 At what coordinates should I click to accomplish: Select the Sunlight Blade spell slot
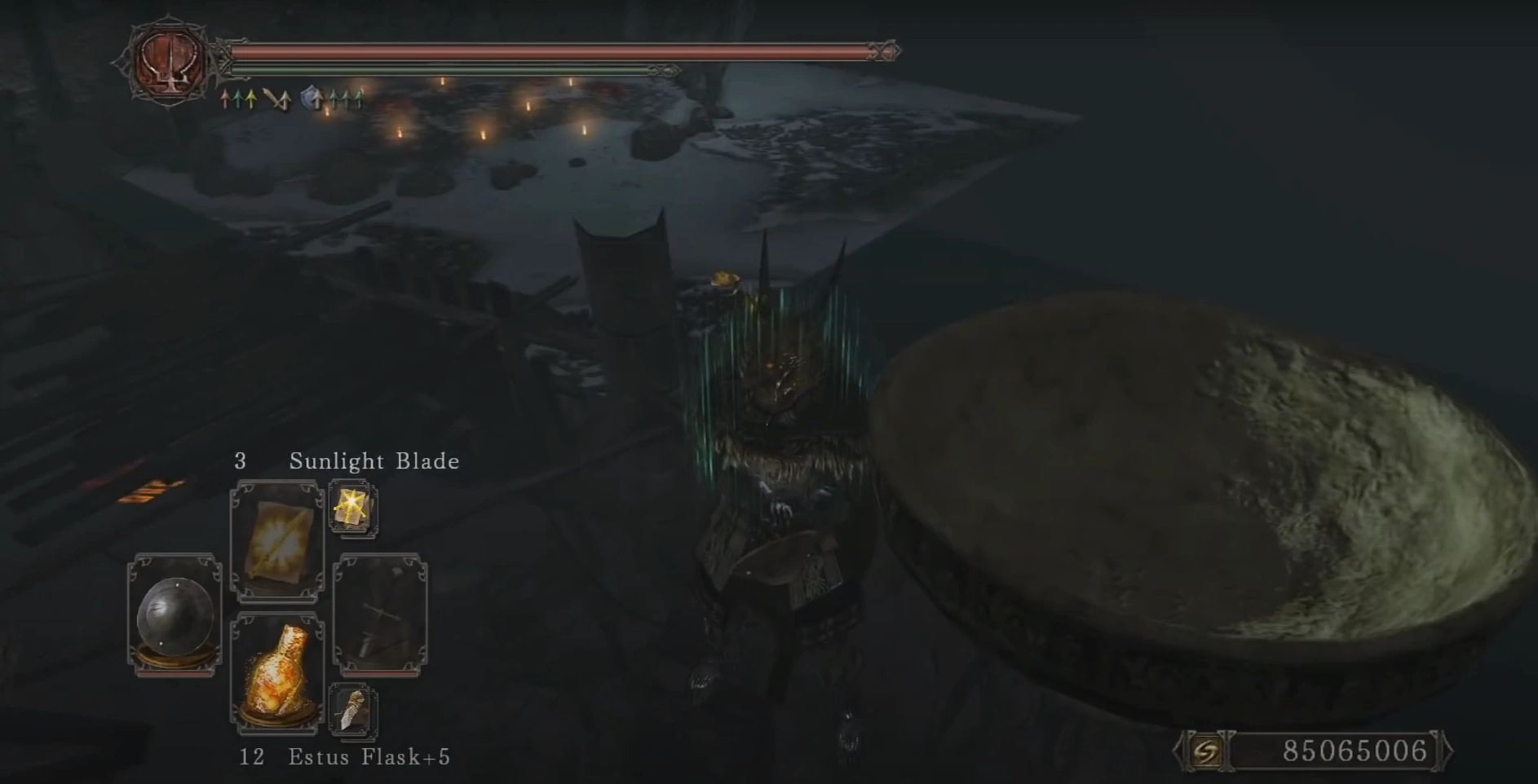(277, 540)
